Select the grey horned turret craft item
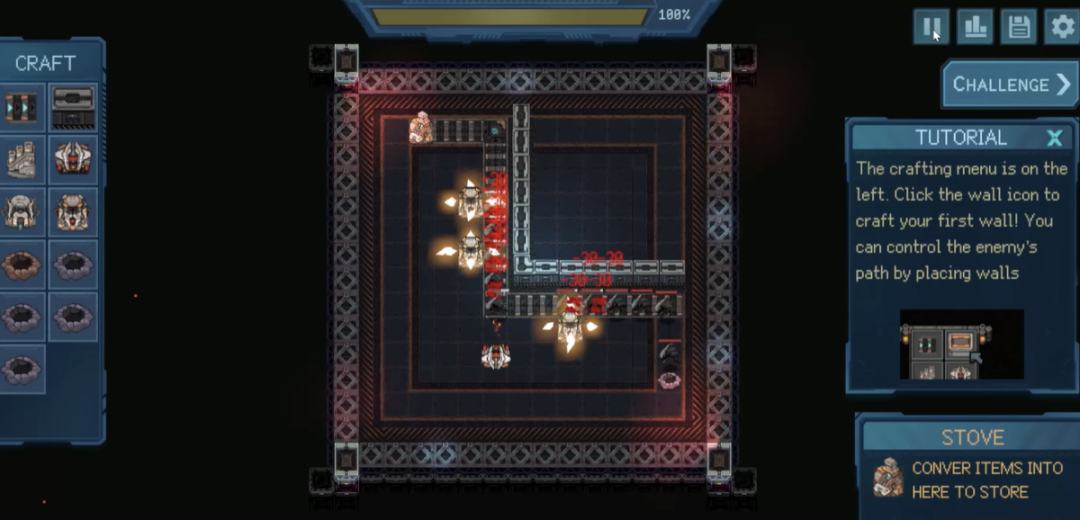Screen dimensions: 1080x520 point(21,212)
